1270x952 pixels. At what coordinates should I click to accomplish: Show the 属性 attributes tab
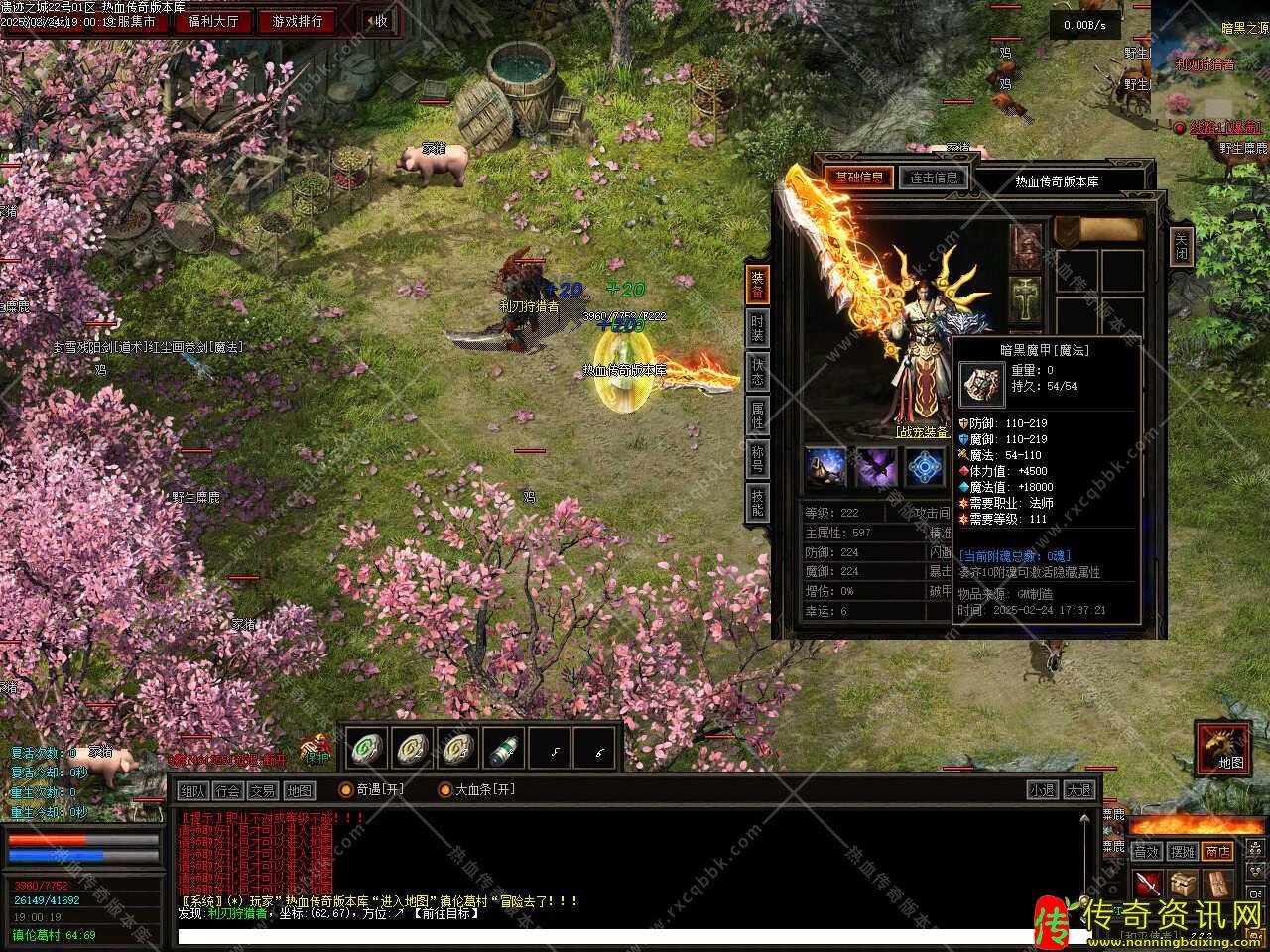tap(757, 415)
